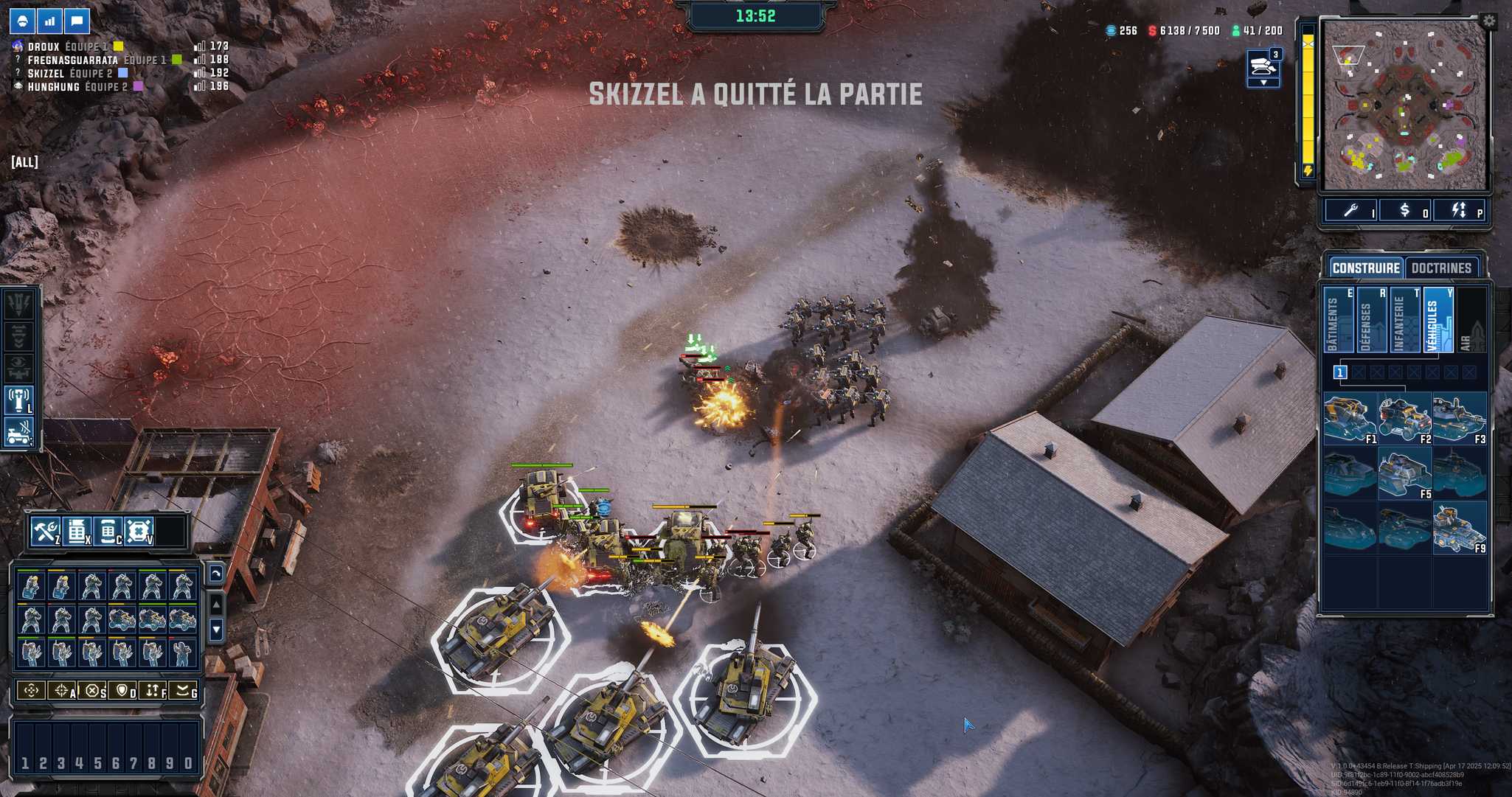Build the F3 tank unit
Screen dimensions: 1512x797
[x=1459, y=419]
